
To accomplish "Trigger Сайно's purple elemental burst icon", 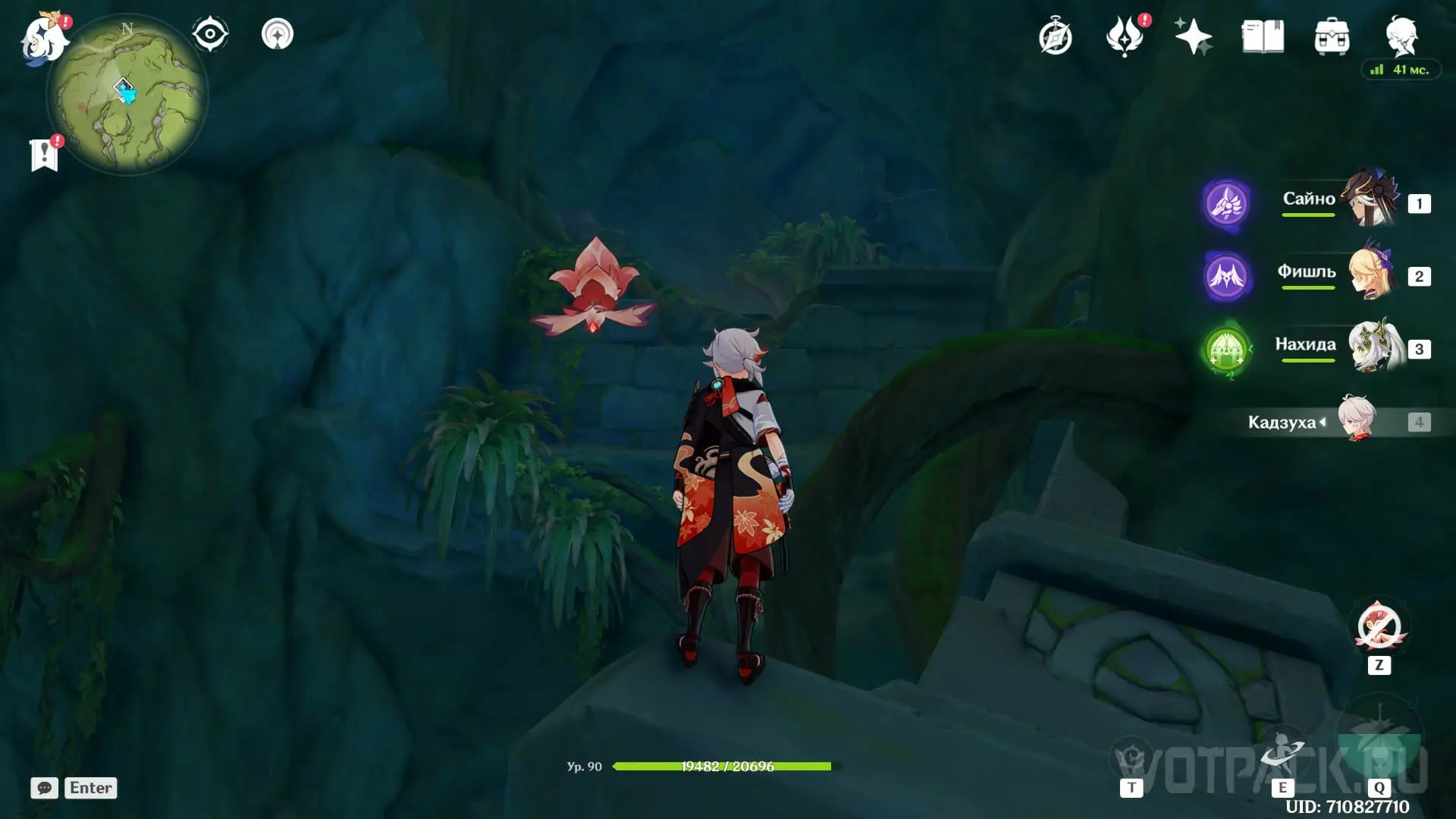I will tap(1226, 203).
